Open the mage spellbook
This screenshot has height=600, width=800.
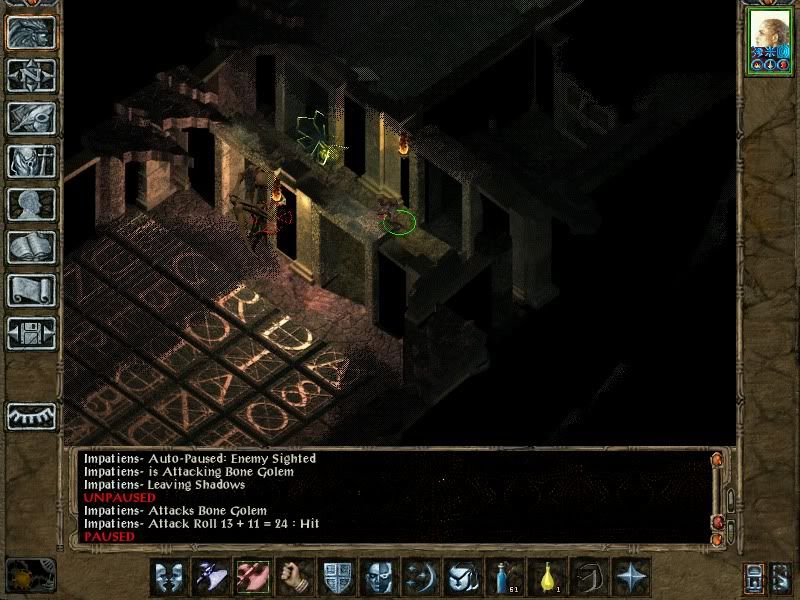31,247
